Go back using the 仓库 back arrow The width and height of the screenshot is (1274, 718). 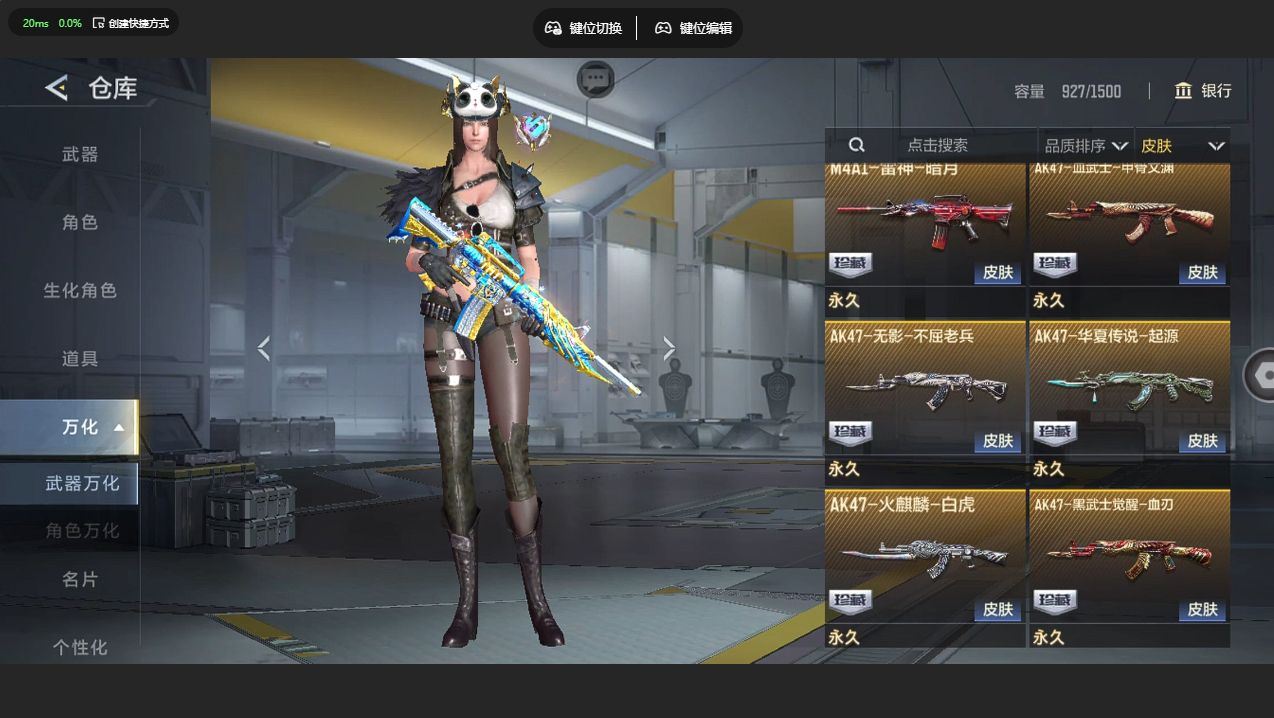(57, 88)
